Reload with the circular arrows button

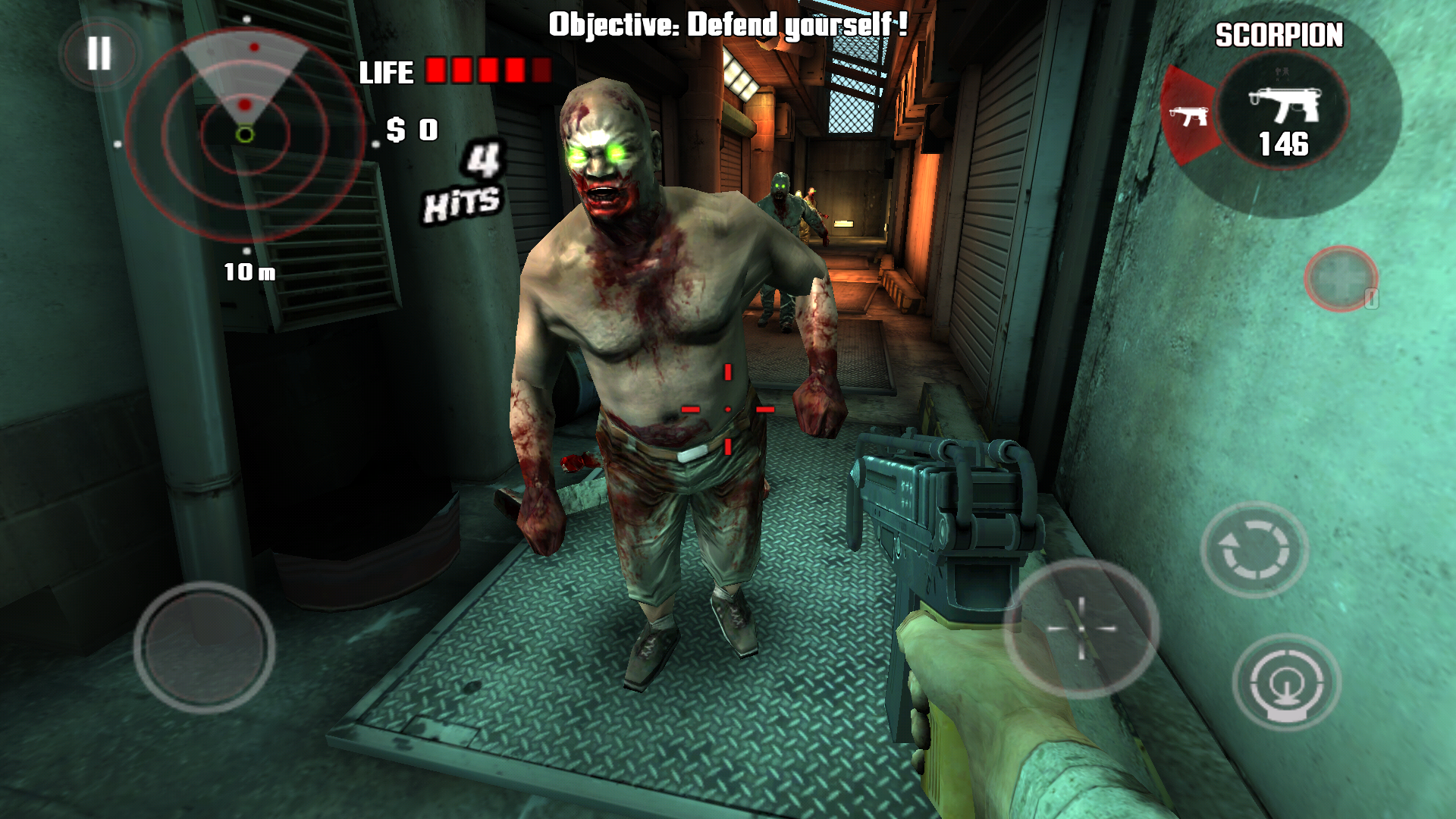click(1254, 549)
